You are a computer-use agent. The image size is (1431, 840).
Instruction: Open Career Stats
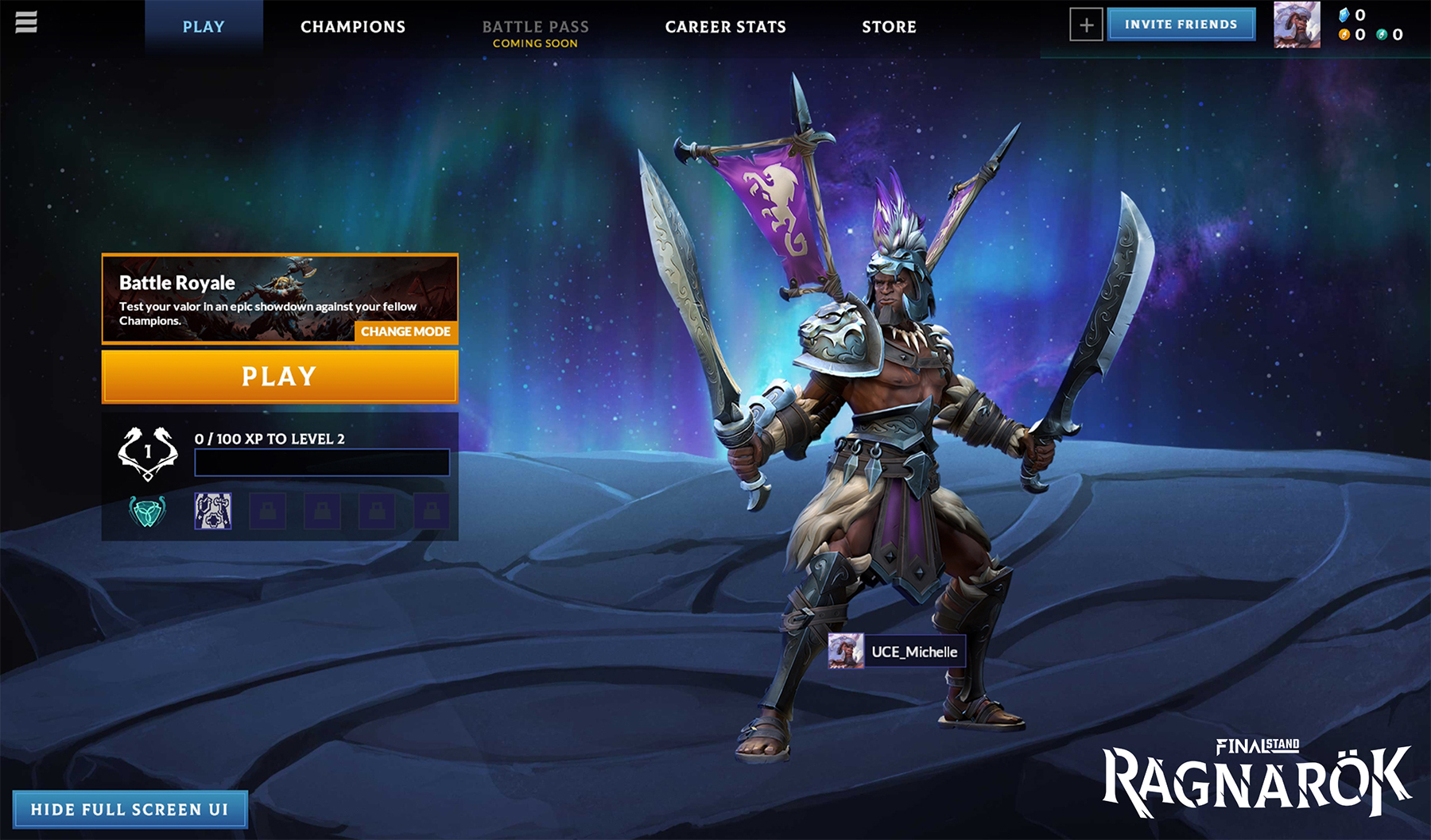click(726, 26)
